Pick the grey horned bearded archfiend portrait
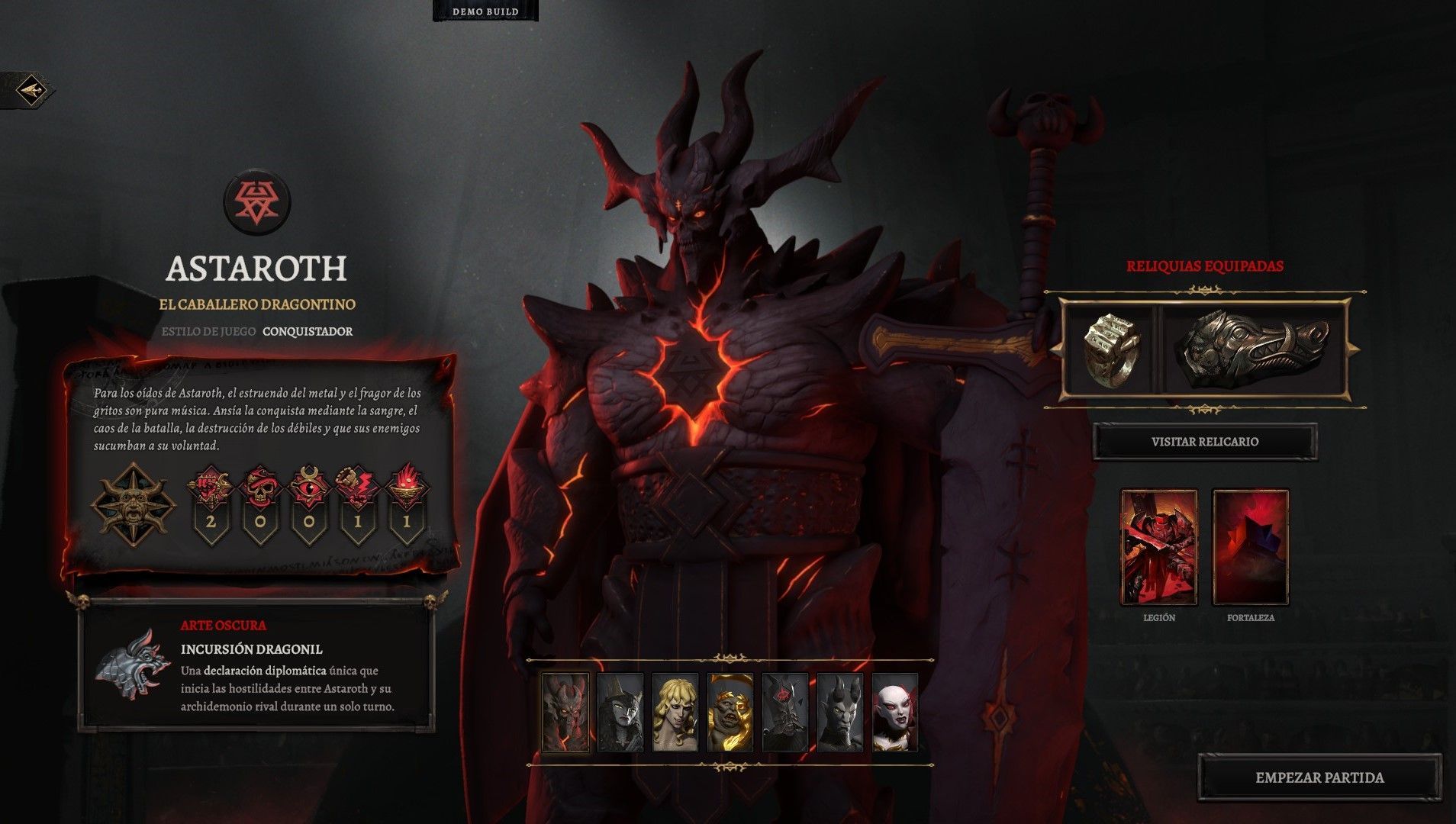1456x824 pixels. click(840, 713)
